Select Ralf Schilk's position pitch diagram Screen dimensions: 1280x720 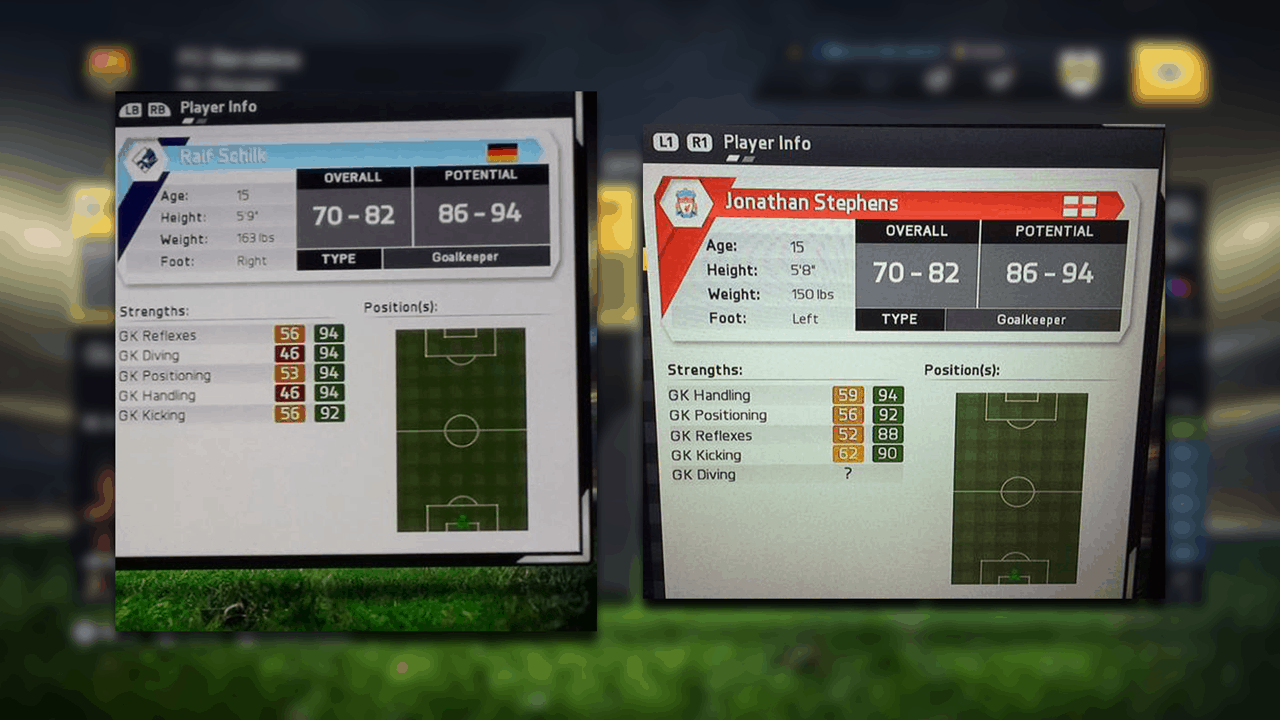[x=461, y=430]
